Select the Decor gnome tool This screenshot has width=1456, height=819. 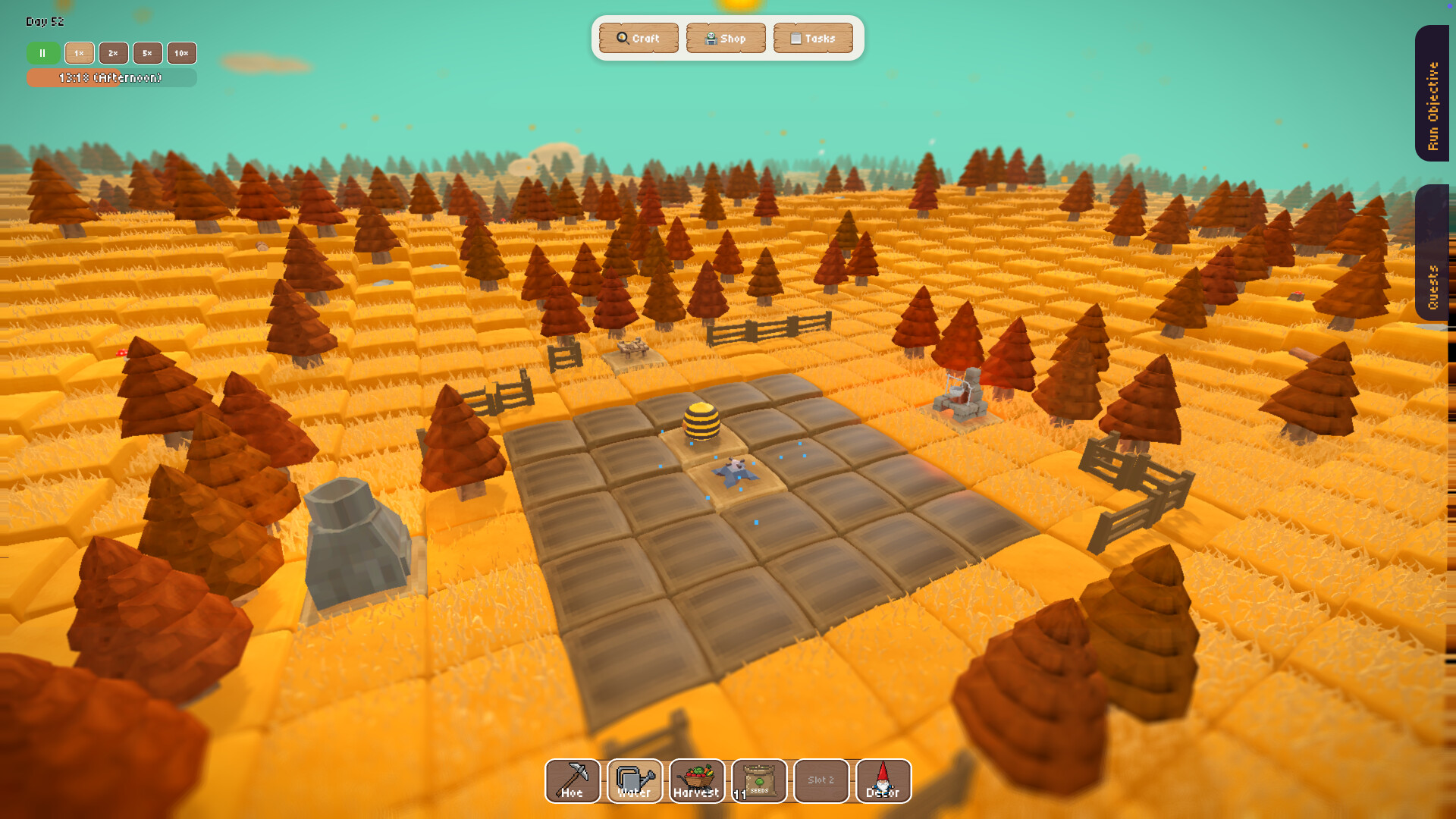(883, 780)
